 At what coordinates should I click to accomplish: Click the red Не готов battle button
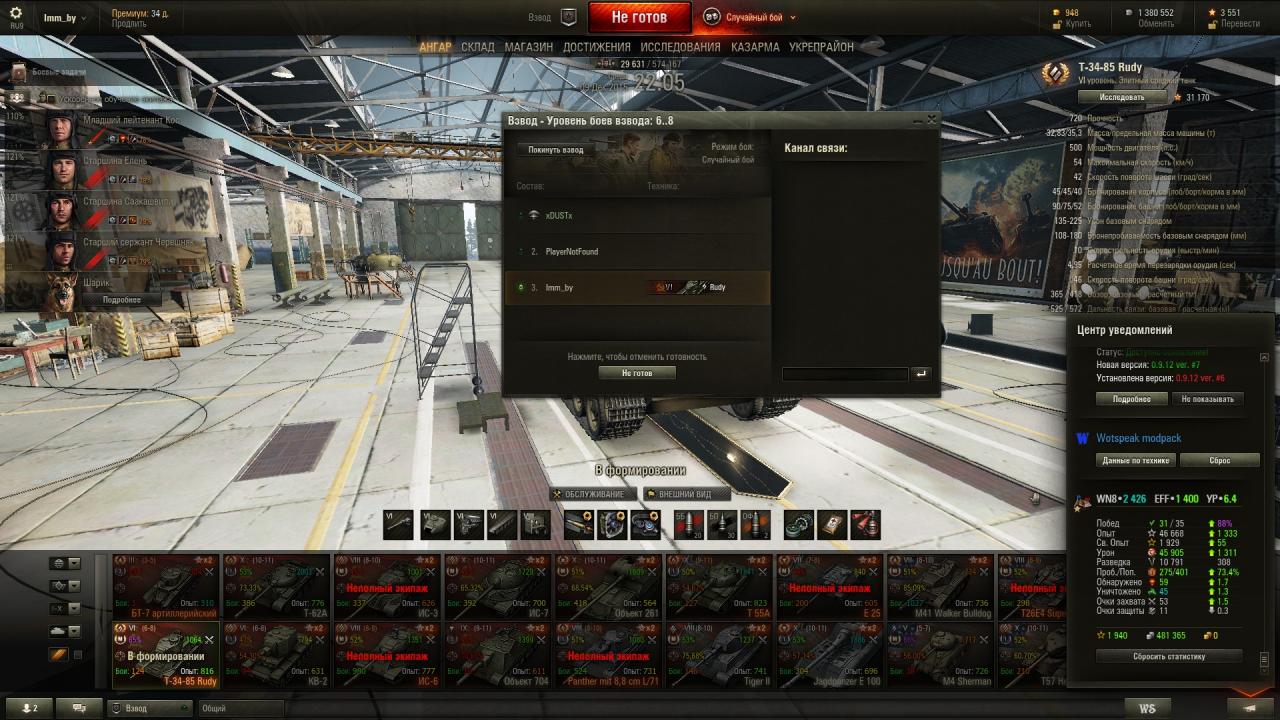tap(639, 17)
